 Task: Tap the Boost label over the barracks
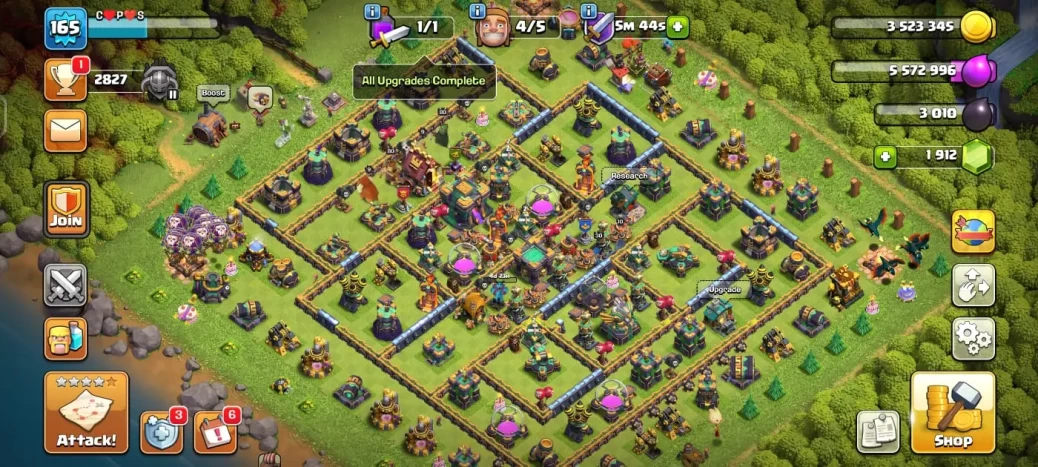(213, 92)
